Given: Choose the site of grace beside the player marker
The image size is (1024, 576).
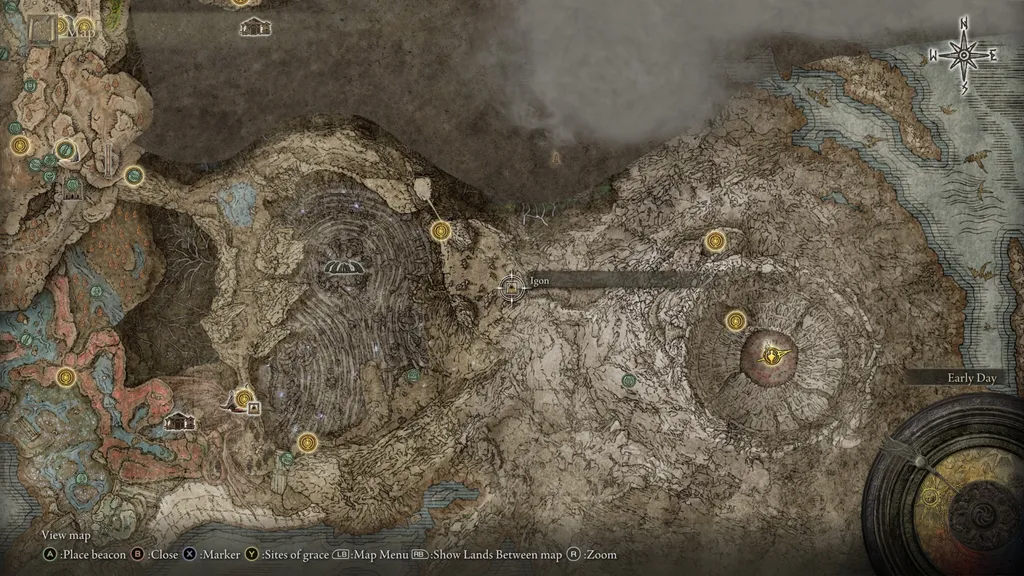Looking at the screenshot, I should pyautogui.click(x=736, y=321).
